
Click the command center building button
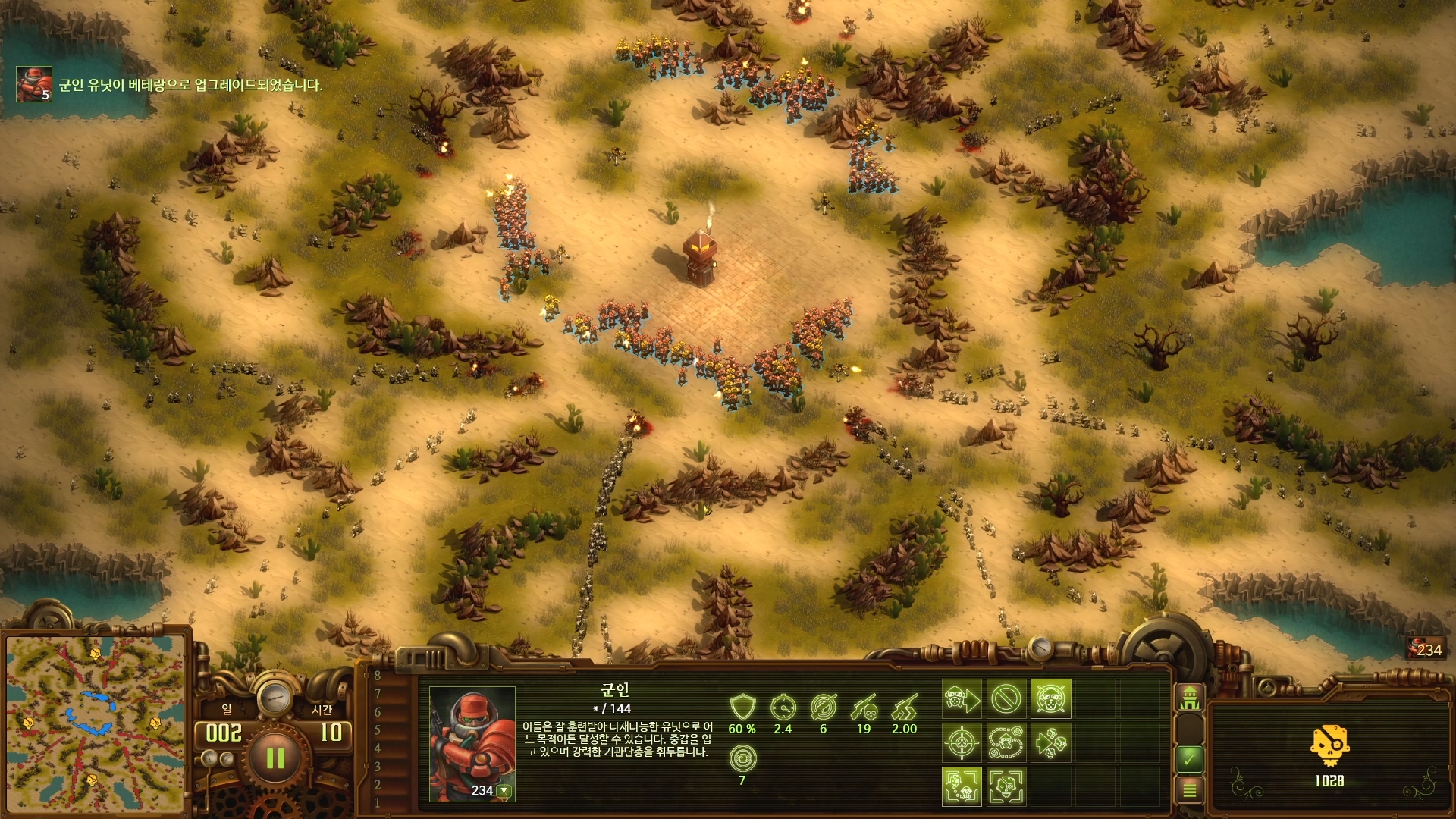pyautogui.click(x=1189, y=697)
